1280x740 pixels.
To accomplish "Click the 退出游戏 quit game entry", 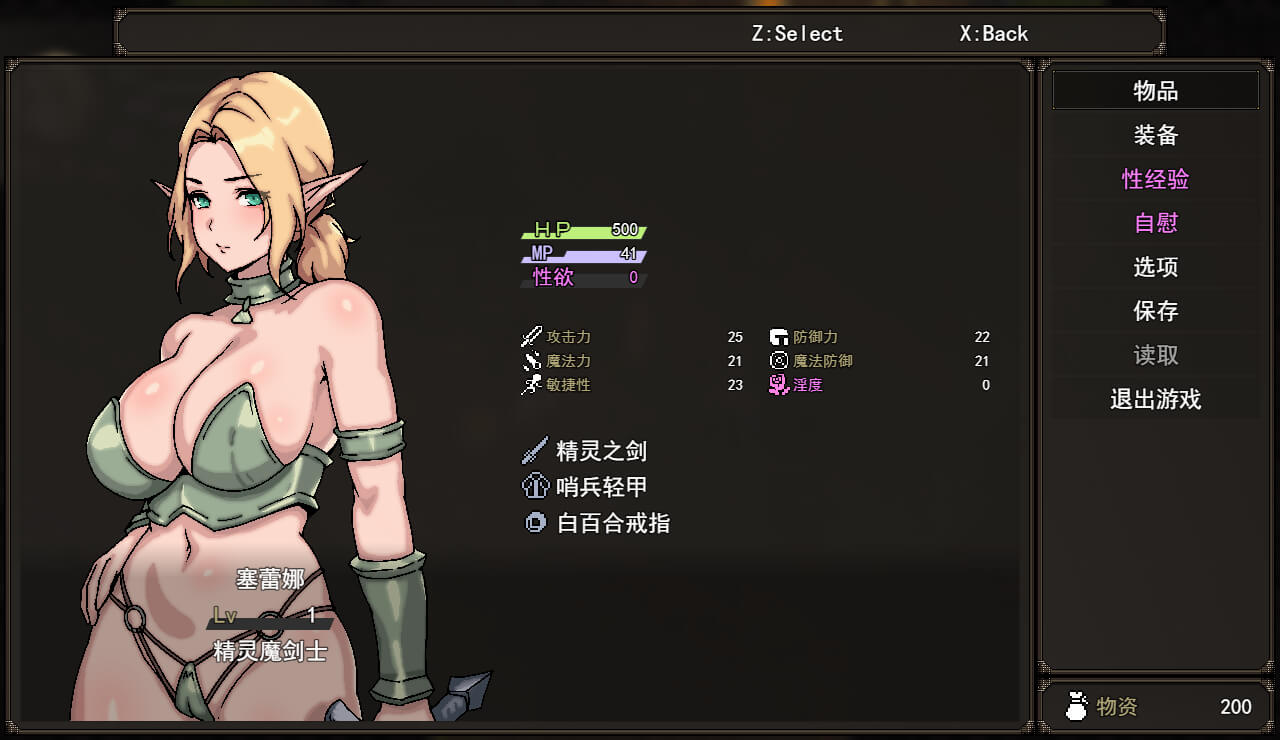I will (x=1155, y=400).
